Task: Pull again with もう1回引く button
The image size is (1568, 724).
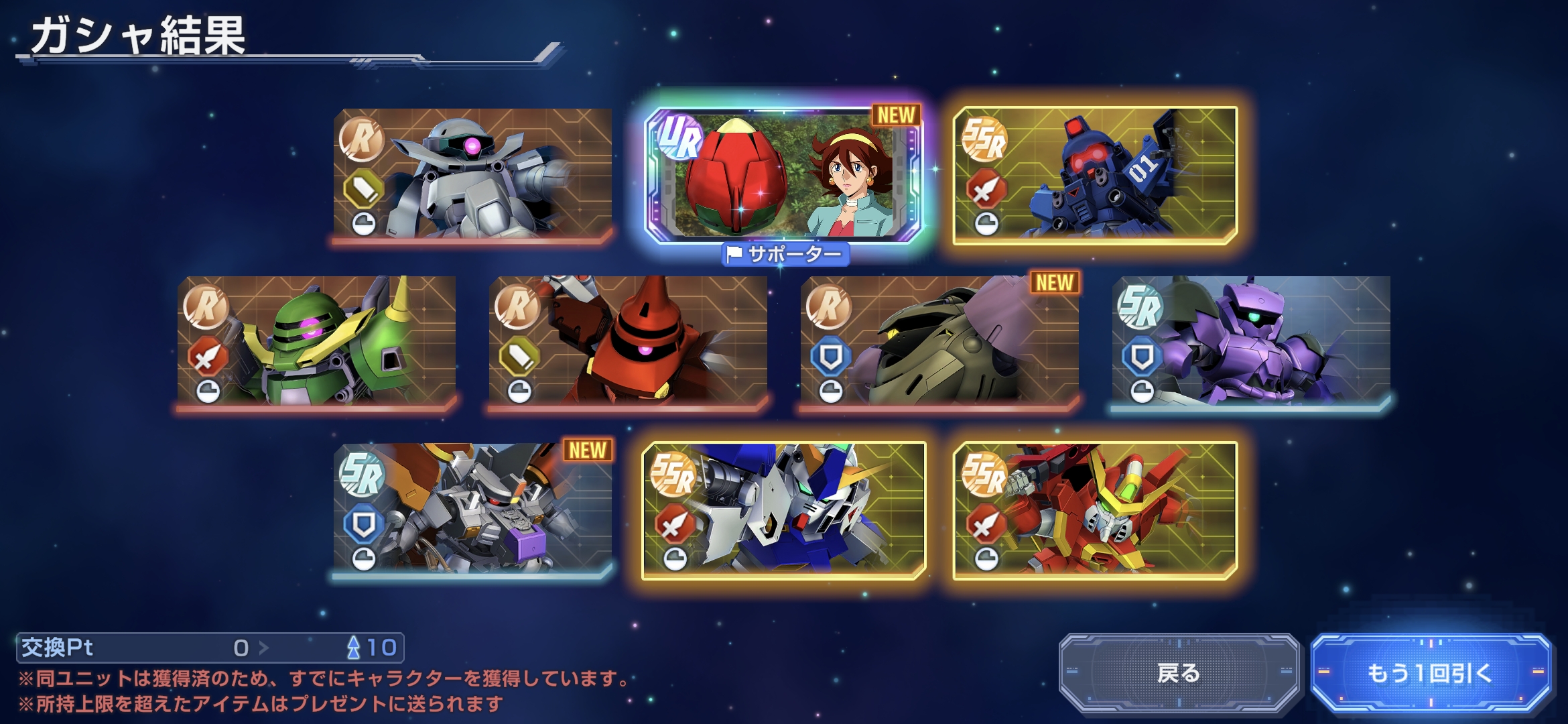Action: 1430,672
